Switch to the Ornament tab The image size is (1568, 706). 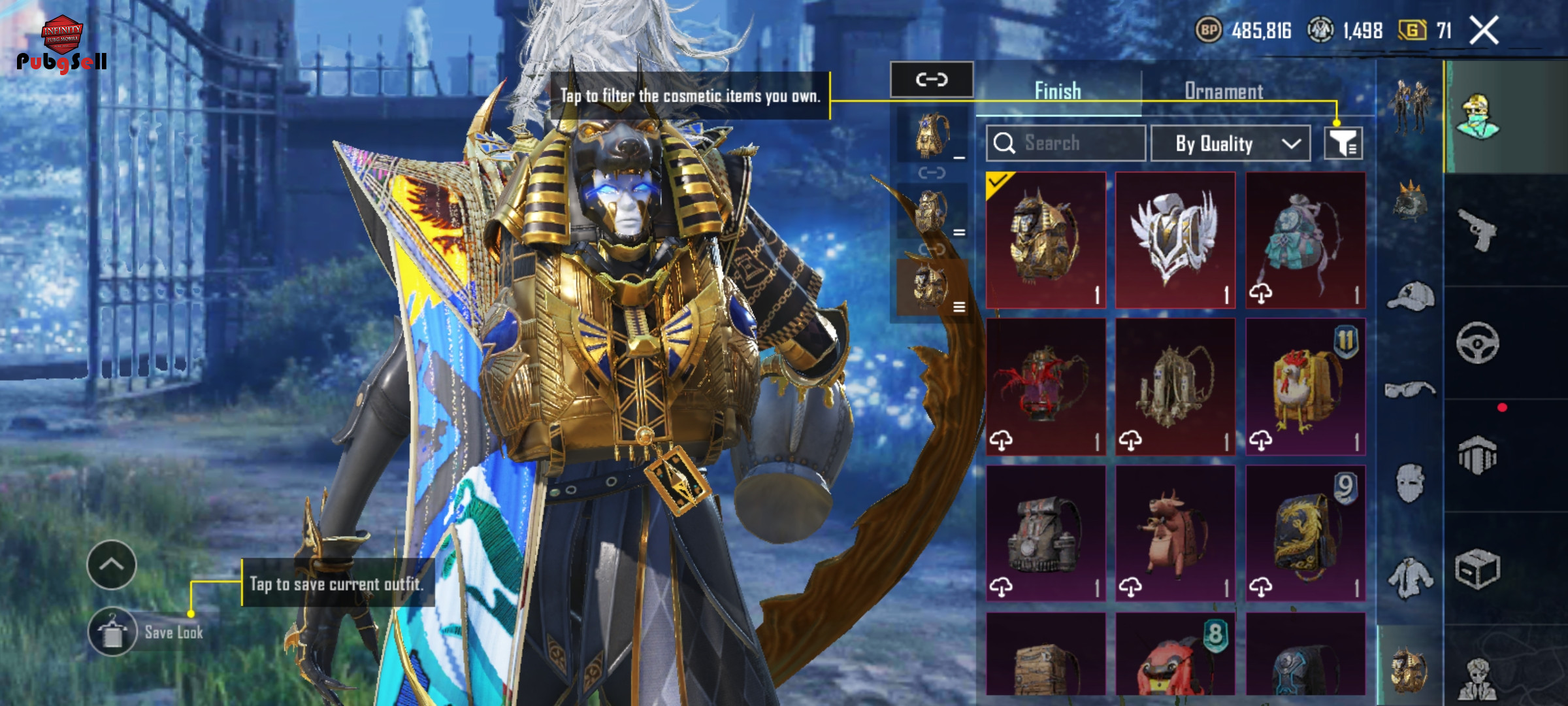click(x=1224, y=92)
